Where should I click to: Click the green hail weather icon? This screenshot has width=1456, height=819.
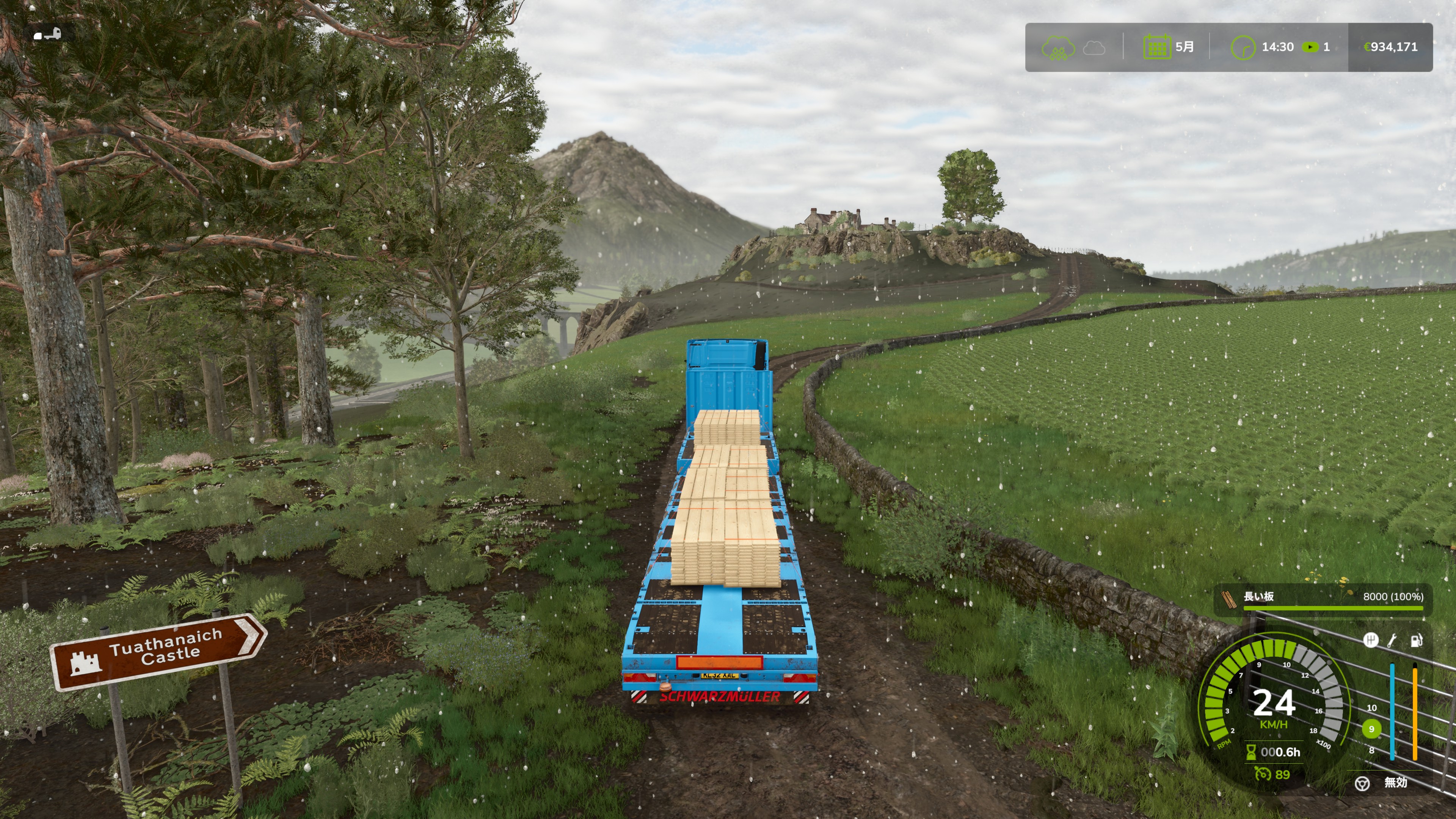pyautogui.click(x=1058, y=47)
